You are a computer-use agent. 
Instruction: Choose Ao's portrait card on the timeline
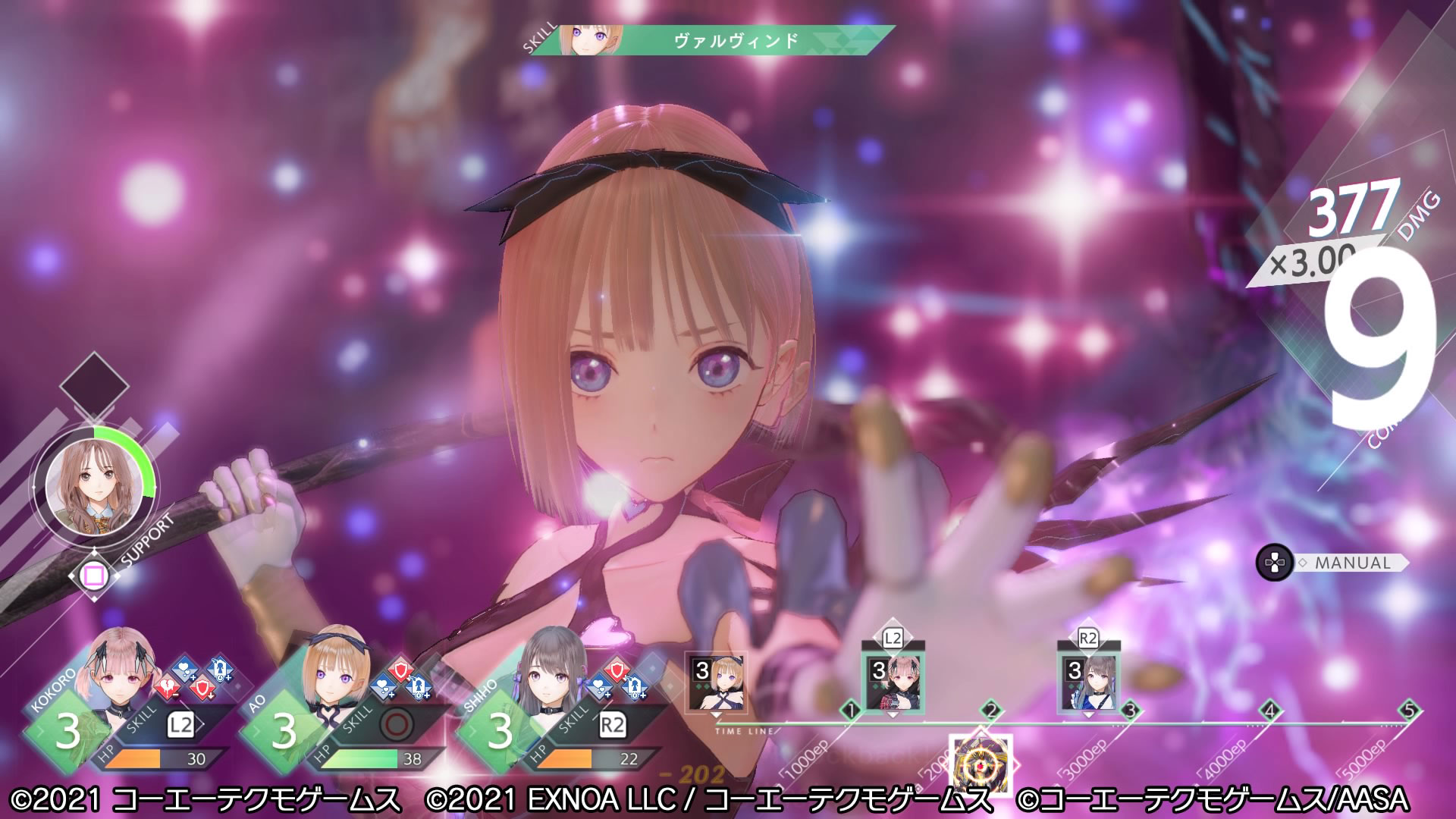pos(717,682)
